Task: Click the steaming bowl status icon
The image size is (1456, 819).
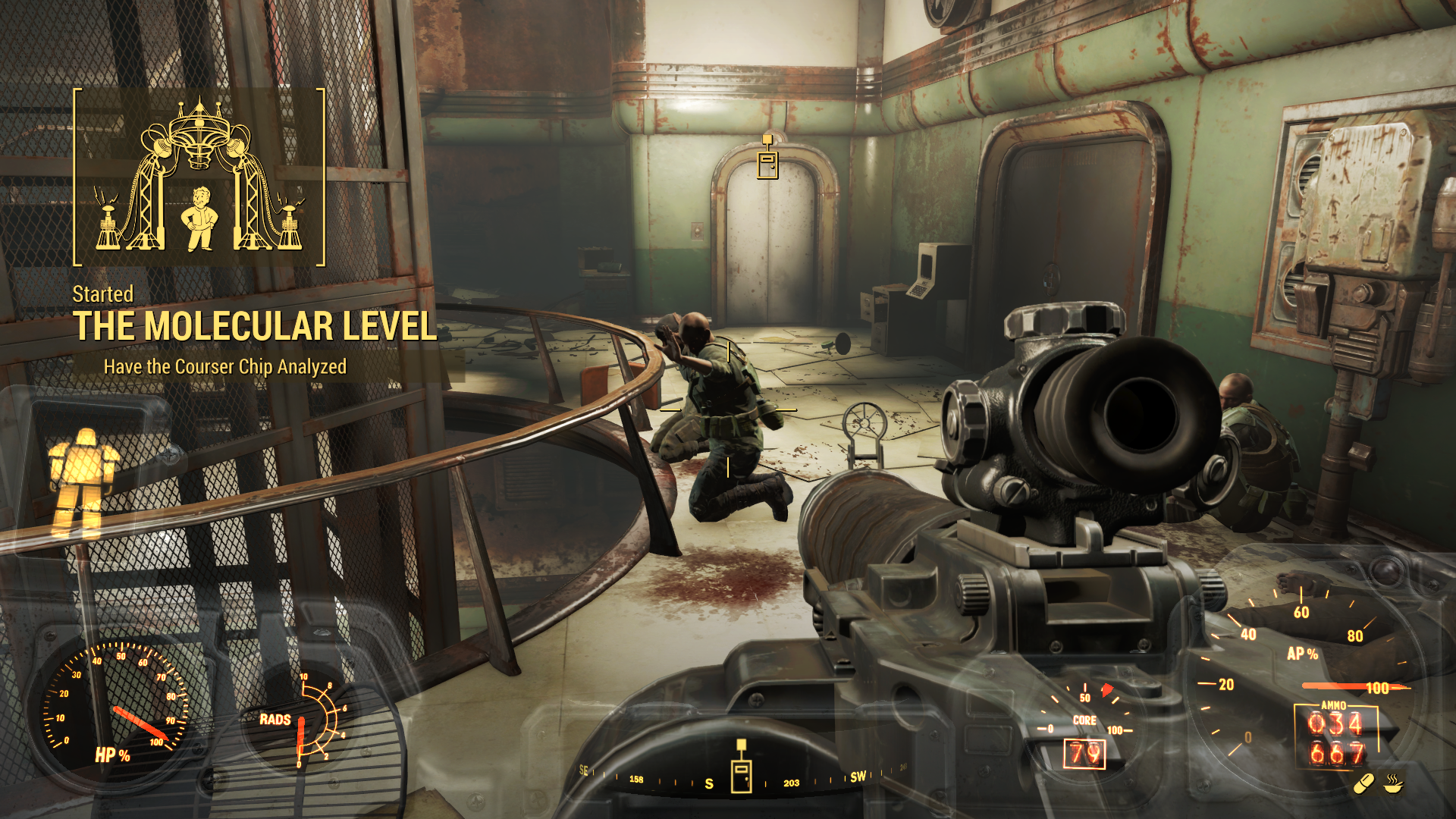Action: (1393, 783)
